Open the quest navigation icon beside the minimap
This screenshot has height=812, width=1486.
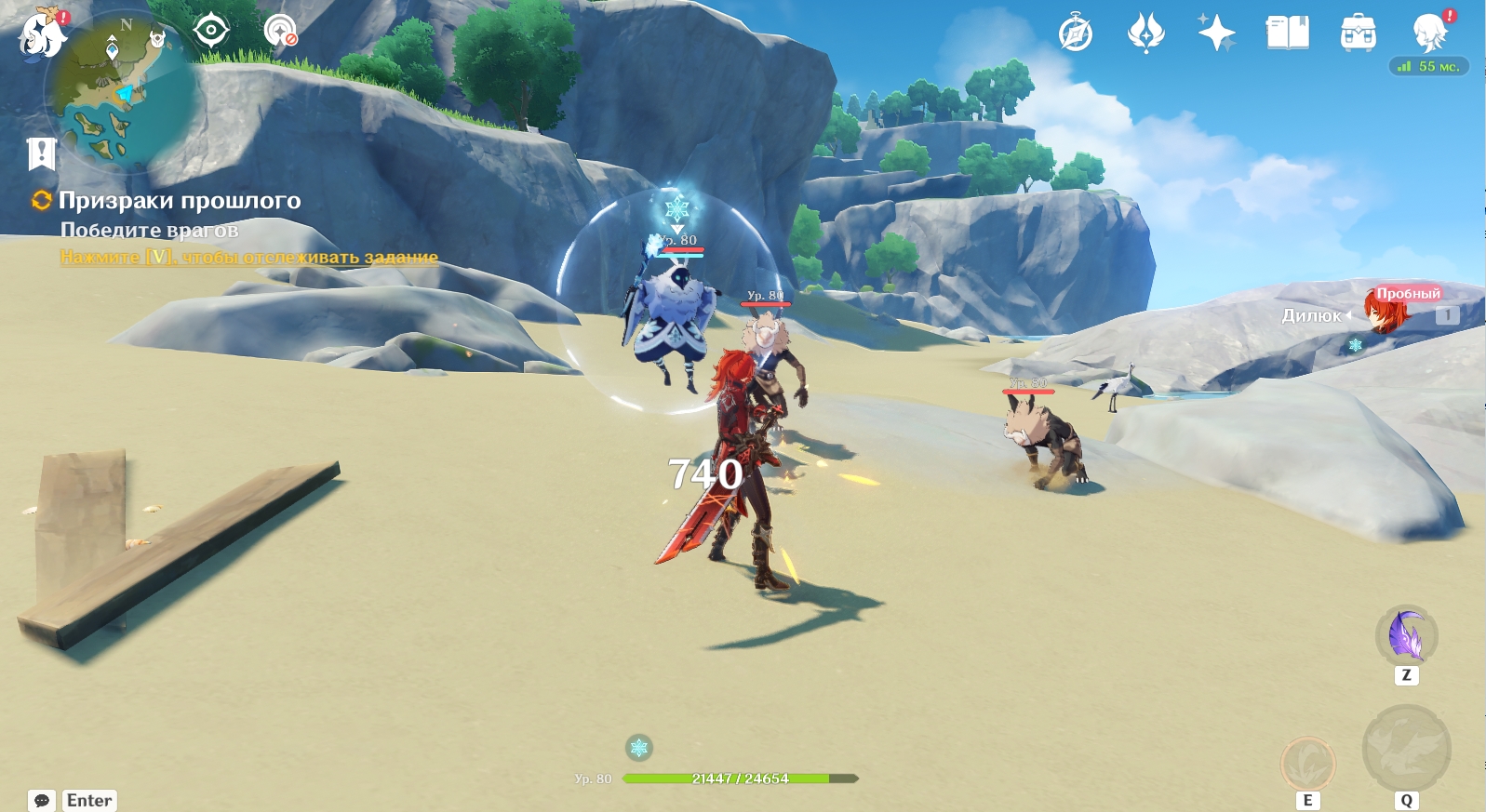(279, 32)
